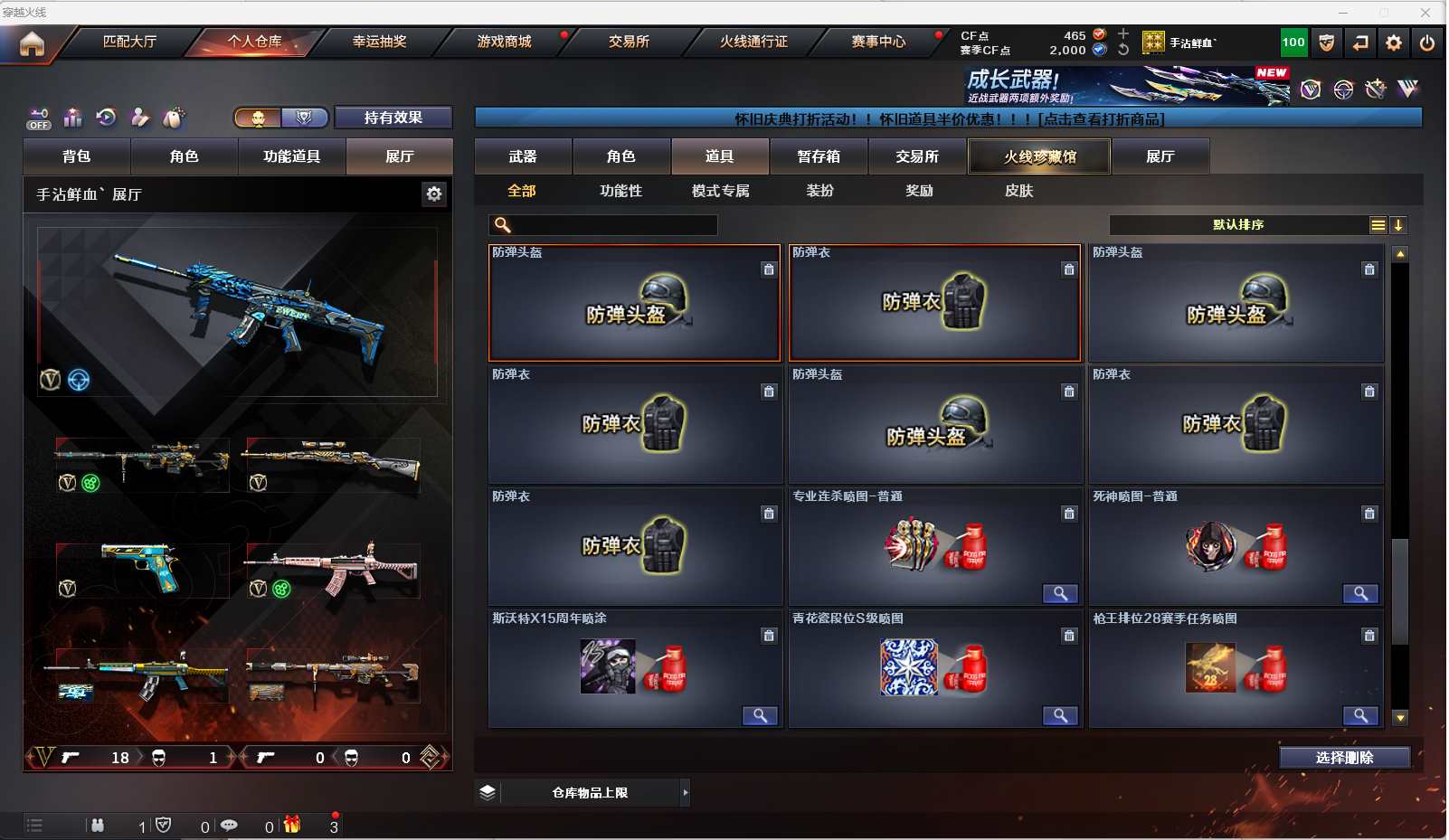Click the 怀旧庆典打折活动 banner

coord(948,118)
